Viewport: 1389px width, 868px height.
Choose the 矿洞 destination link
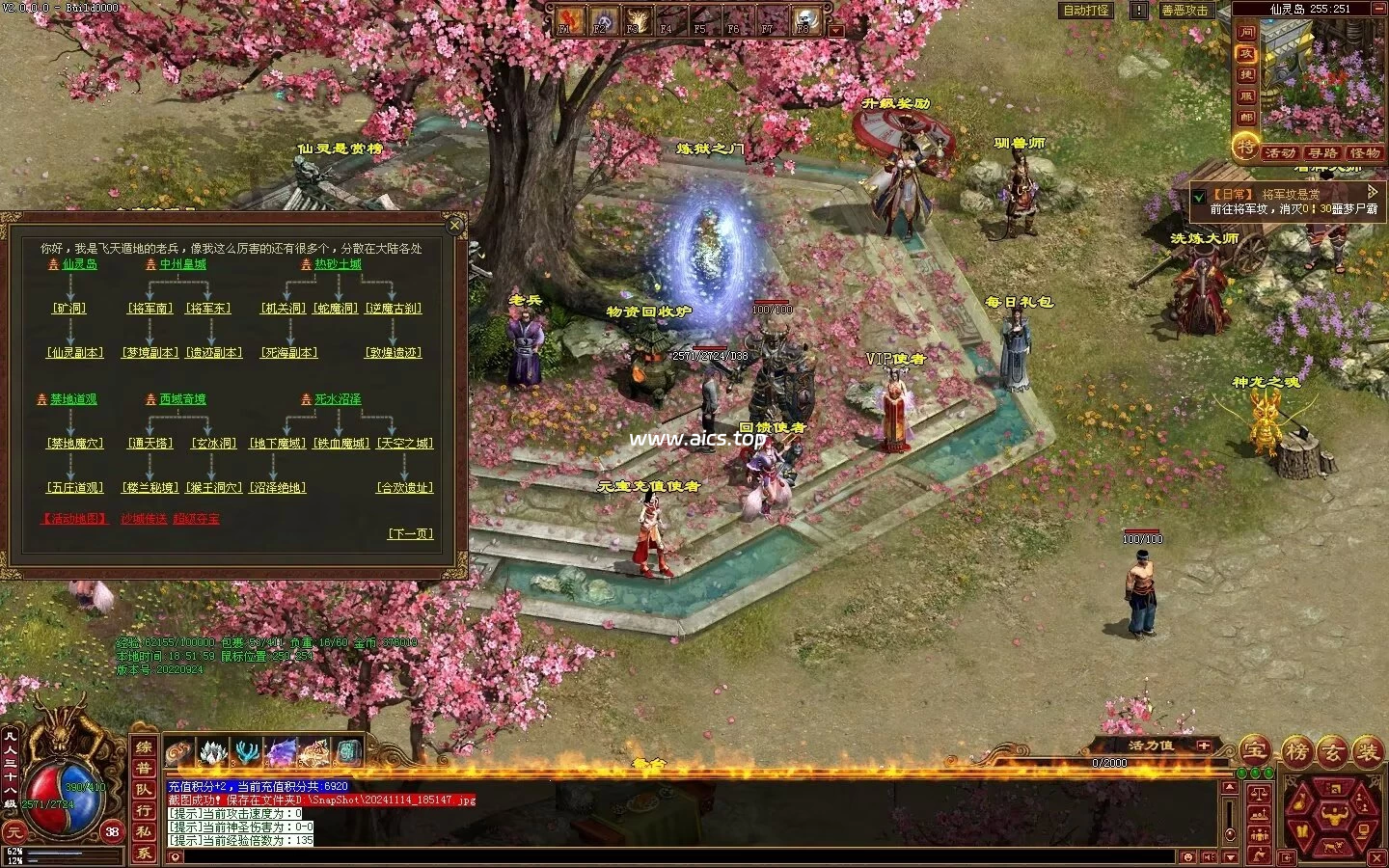click(x=68, y=309)
